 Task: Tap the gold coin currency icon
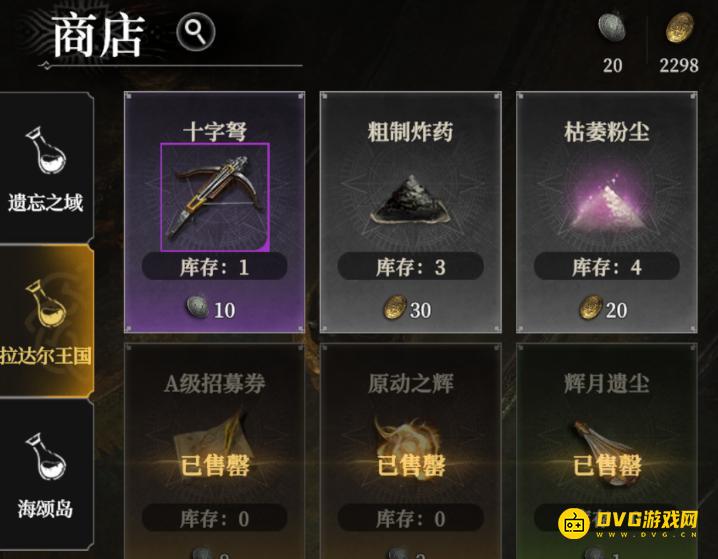(x=679, y=29)
